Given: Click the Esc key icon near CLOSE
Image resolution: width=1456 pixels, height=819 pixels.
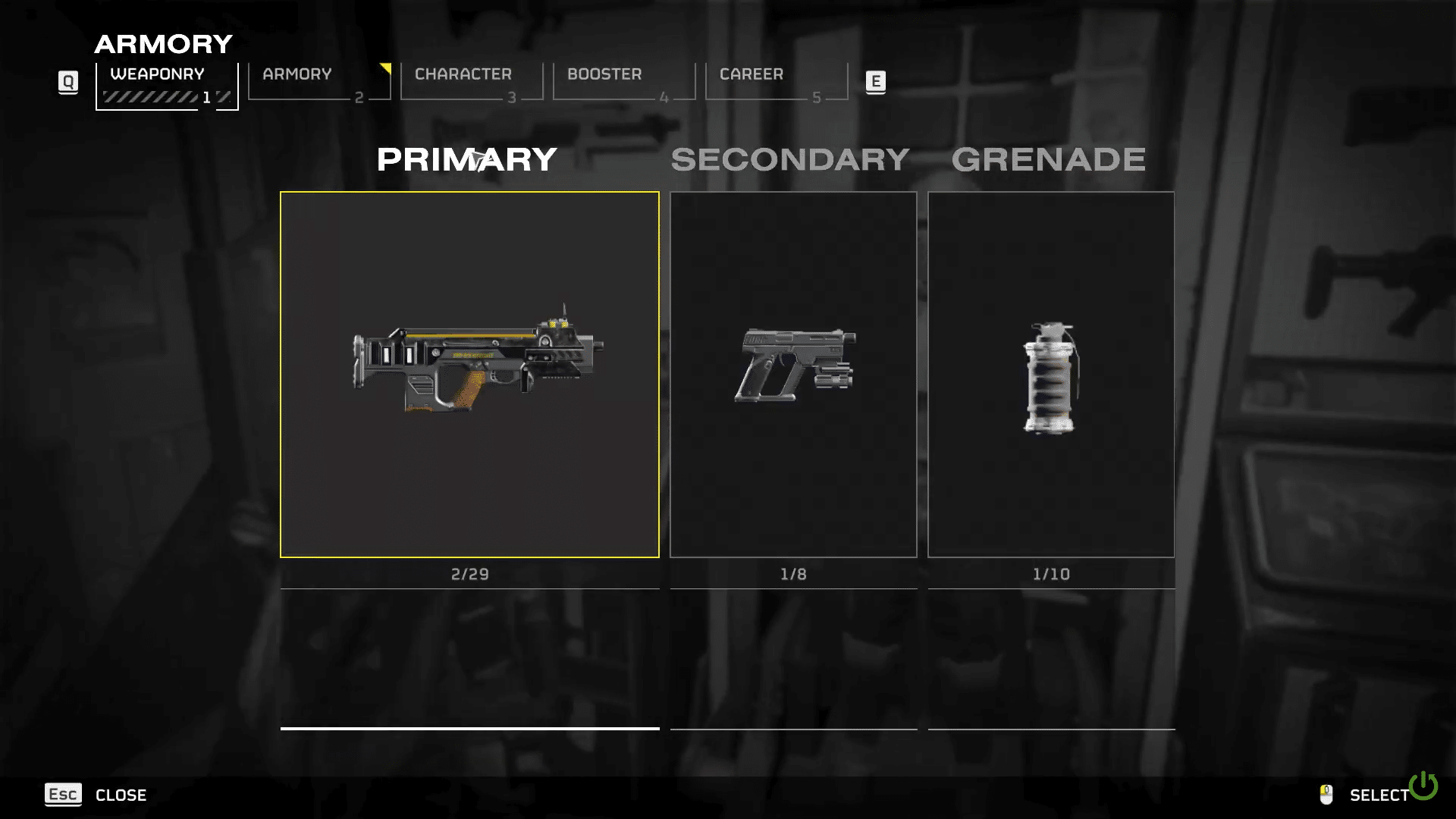Looking at the screenshot, I should tap(63, 795).
